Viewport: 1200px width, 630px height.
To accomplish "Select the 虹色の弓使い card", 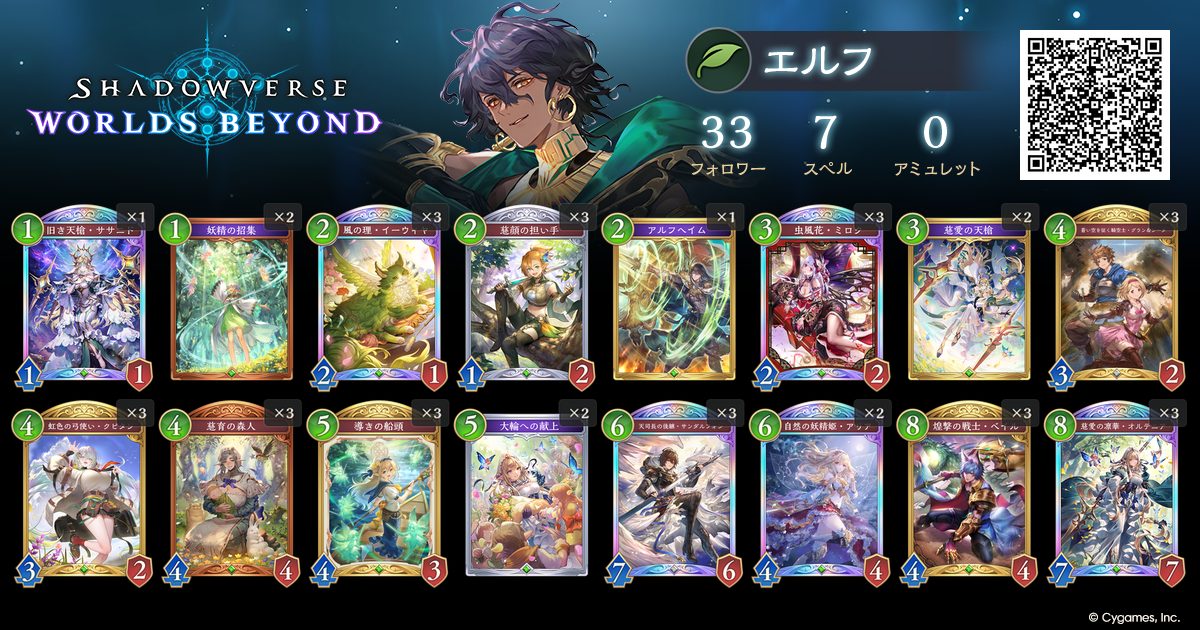I will [83, 490].
